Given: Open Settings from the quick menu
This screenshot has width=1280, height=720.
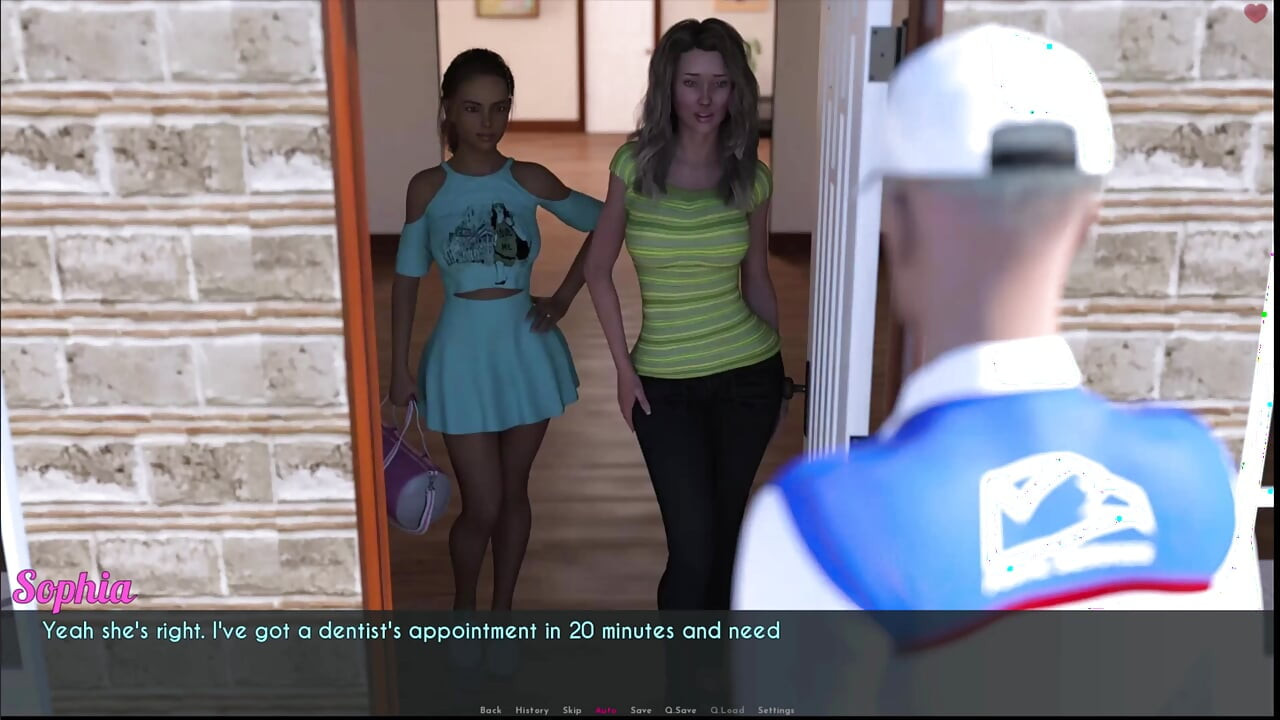Looking at the screenshot, I should pyautogui.click(x=776, y=709).
